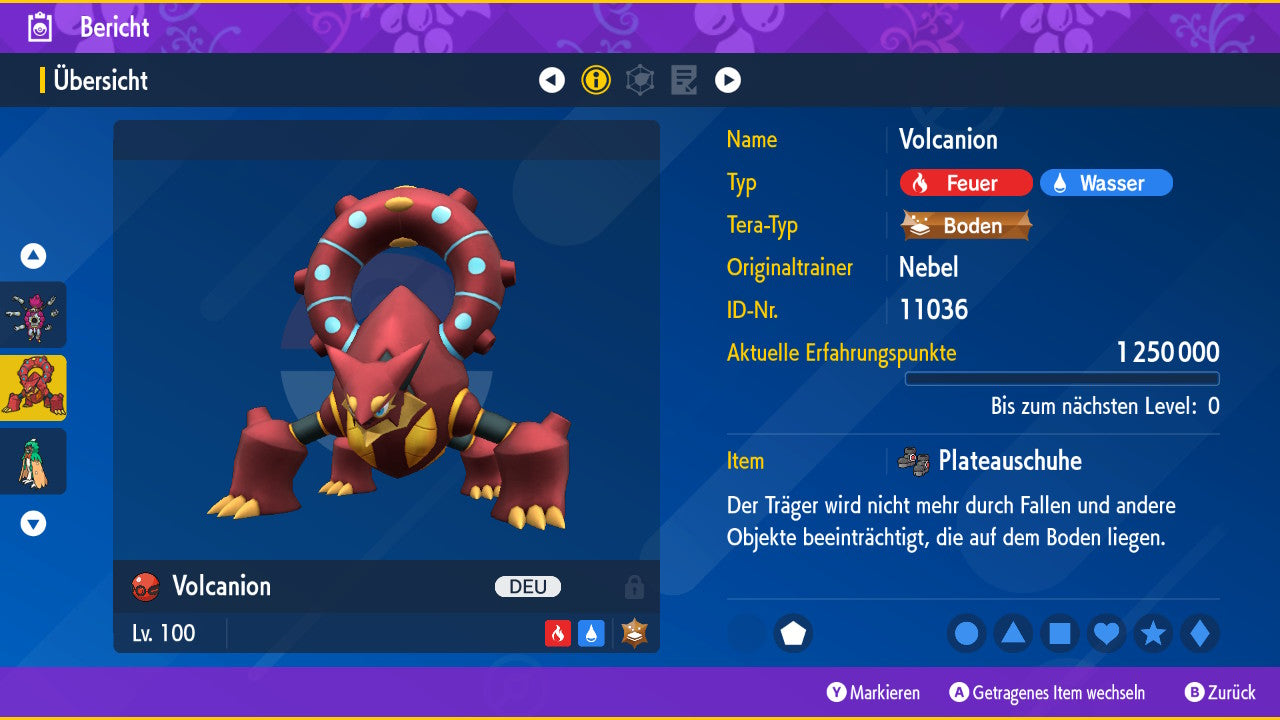
Task: Select the info overview tab icon
Action: click(596, 80)
